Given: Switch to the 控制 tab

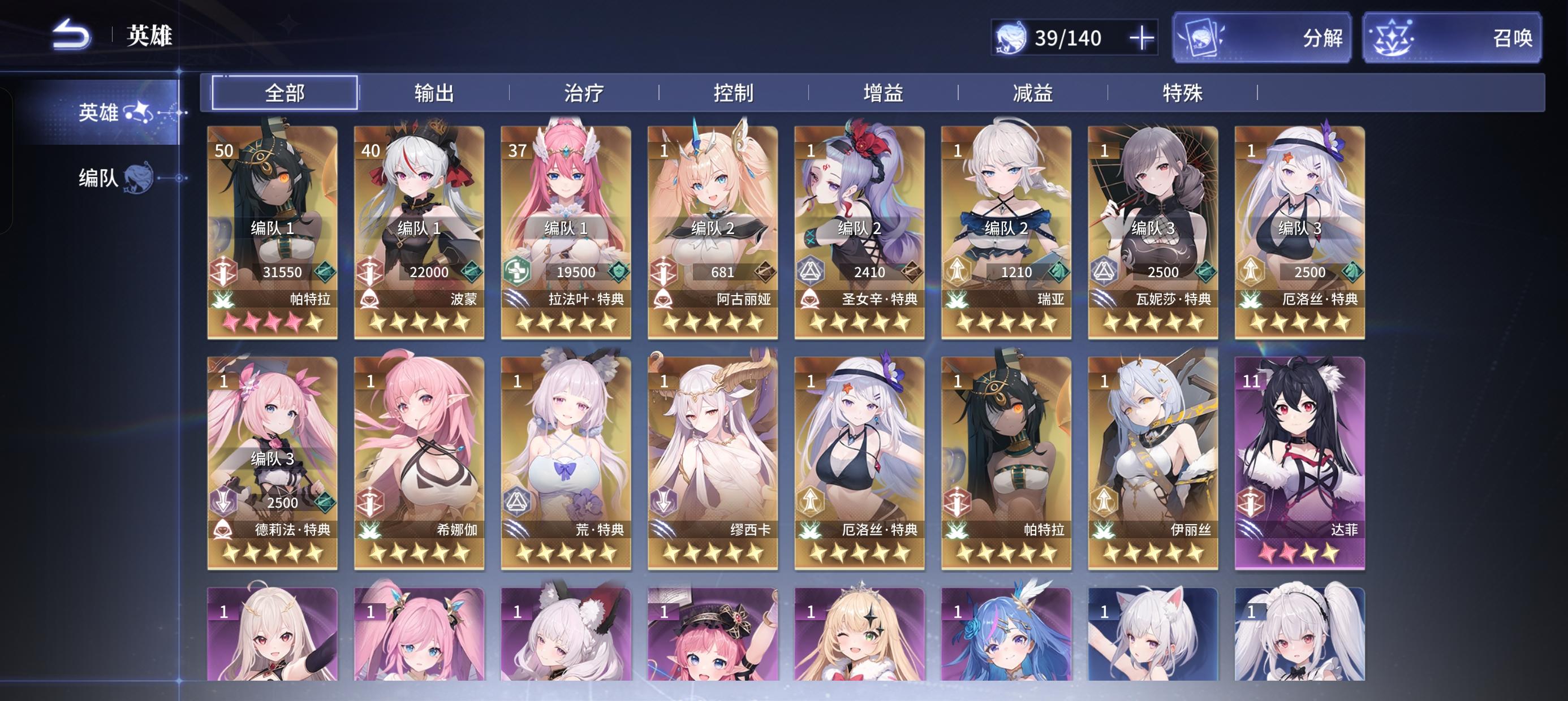Looking at the screenshot, I should [735, 93].
